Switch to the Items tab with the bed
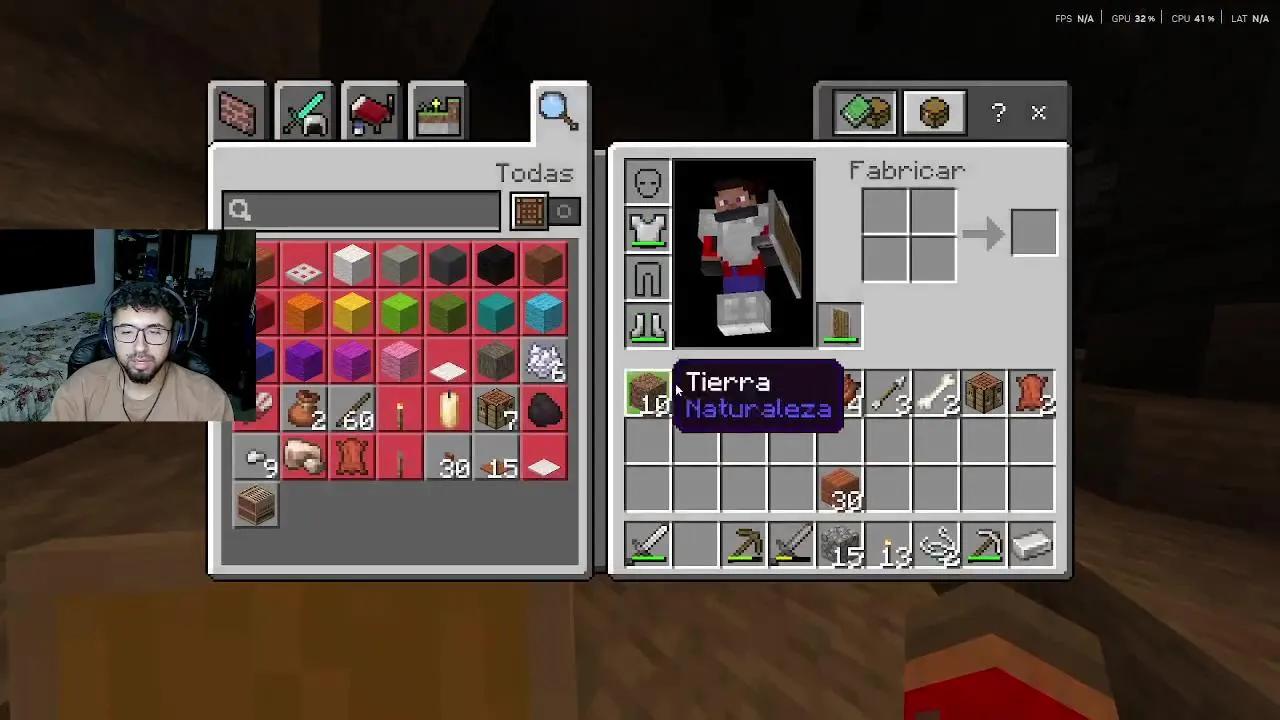This screenshot has height=720, width=1280. (371, 111)
